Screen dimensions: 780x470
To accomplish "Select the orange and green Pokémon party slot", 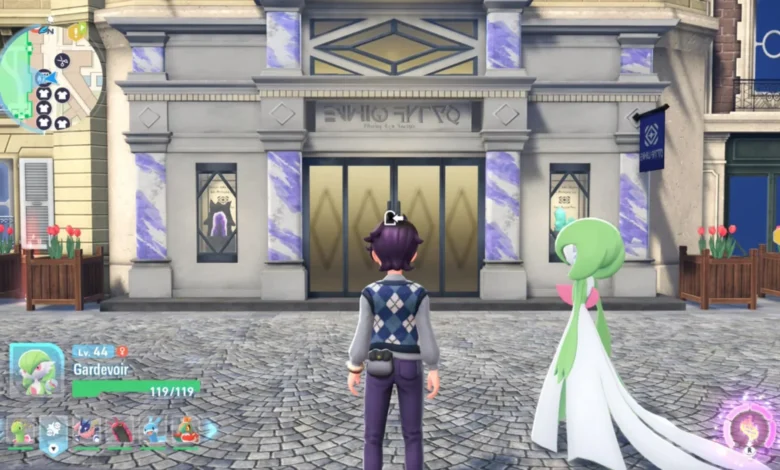I will pos(186,432).
